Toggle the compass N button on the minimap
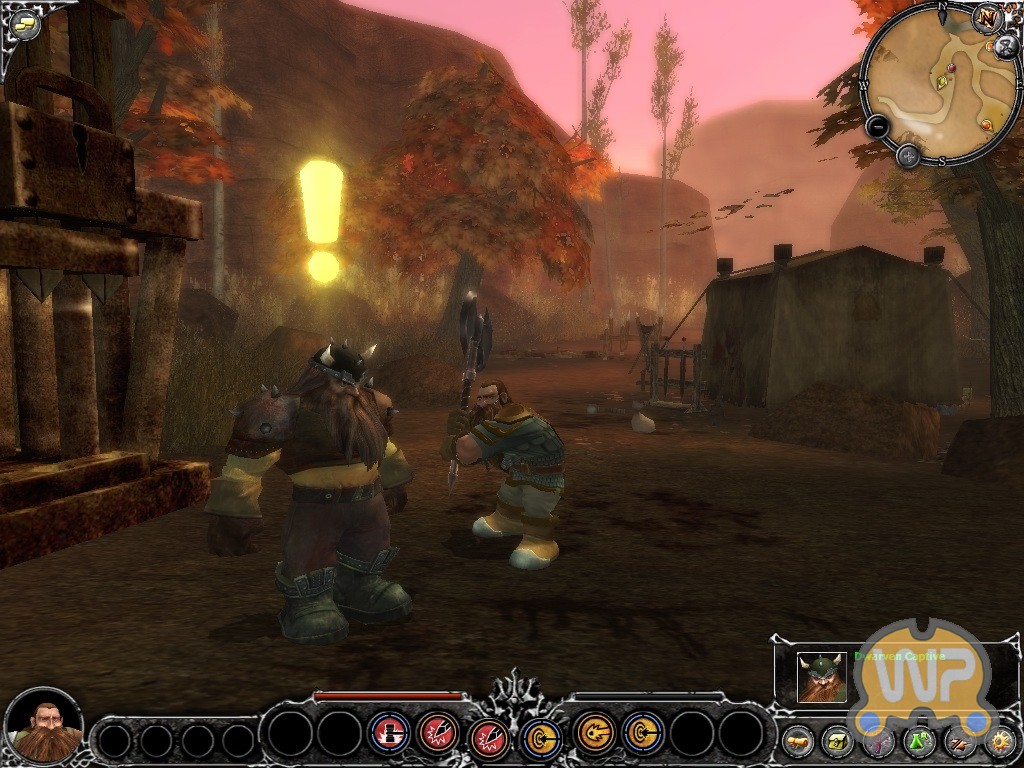The height and width of the screenshot is (768, 1024). coord(989,18)
